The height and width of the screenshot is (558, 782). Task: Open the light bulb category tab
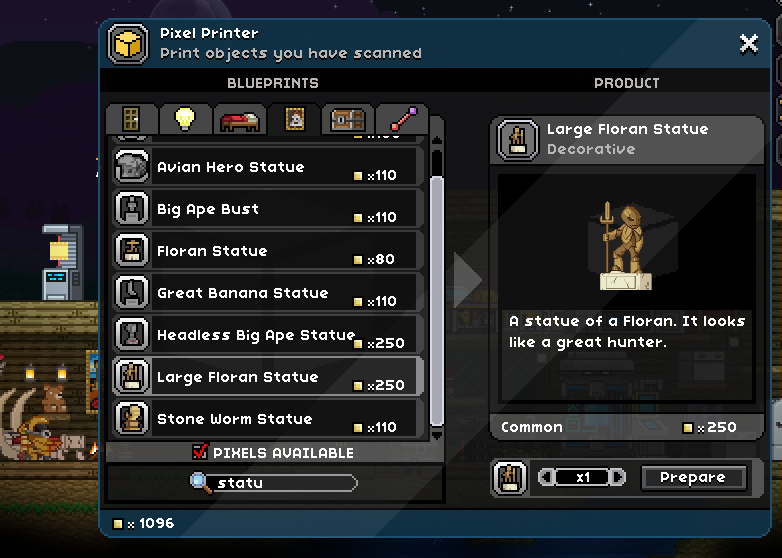(185, 119)
